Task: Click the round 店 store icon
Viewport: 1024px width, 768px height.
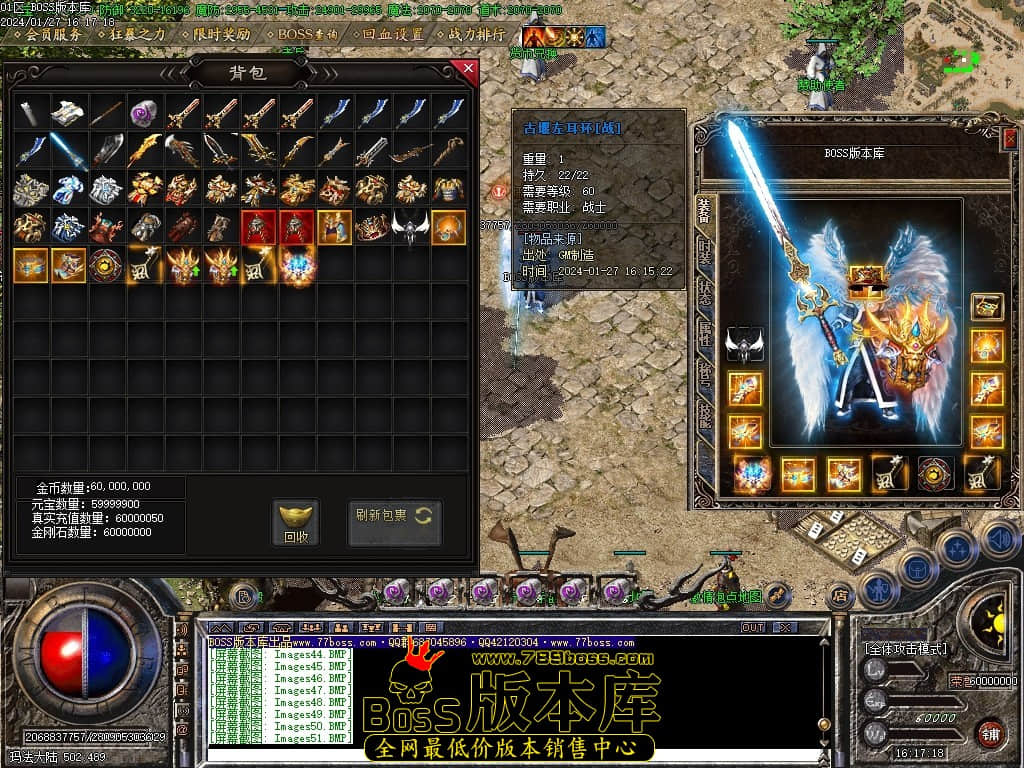Action: tap(841, 596)
